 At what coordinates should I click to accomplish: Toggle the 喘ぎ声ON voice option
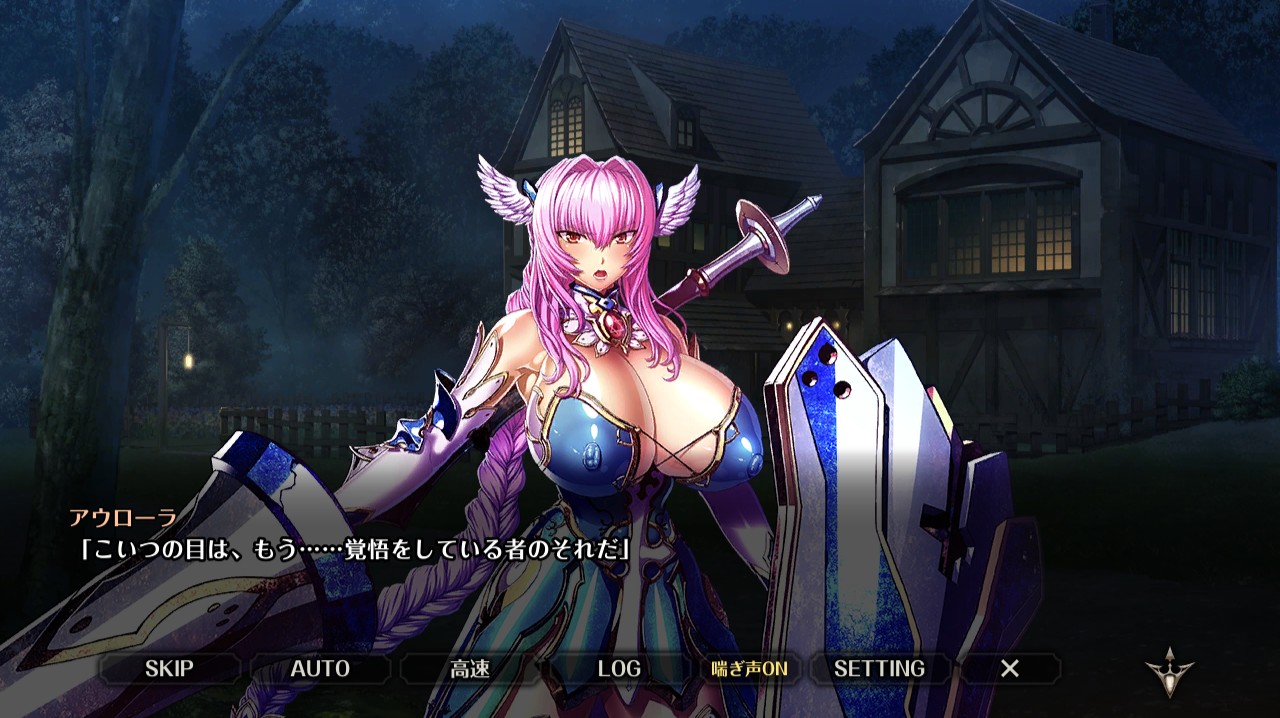tap(749, 668)
